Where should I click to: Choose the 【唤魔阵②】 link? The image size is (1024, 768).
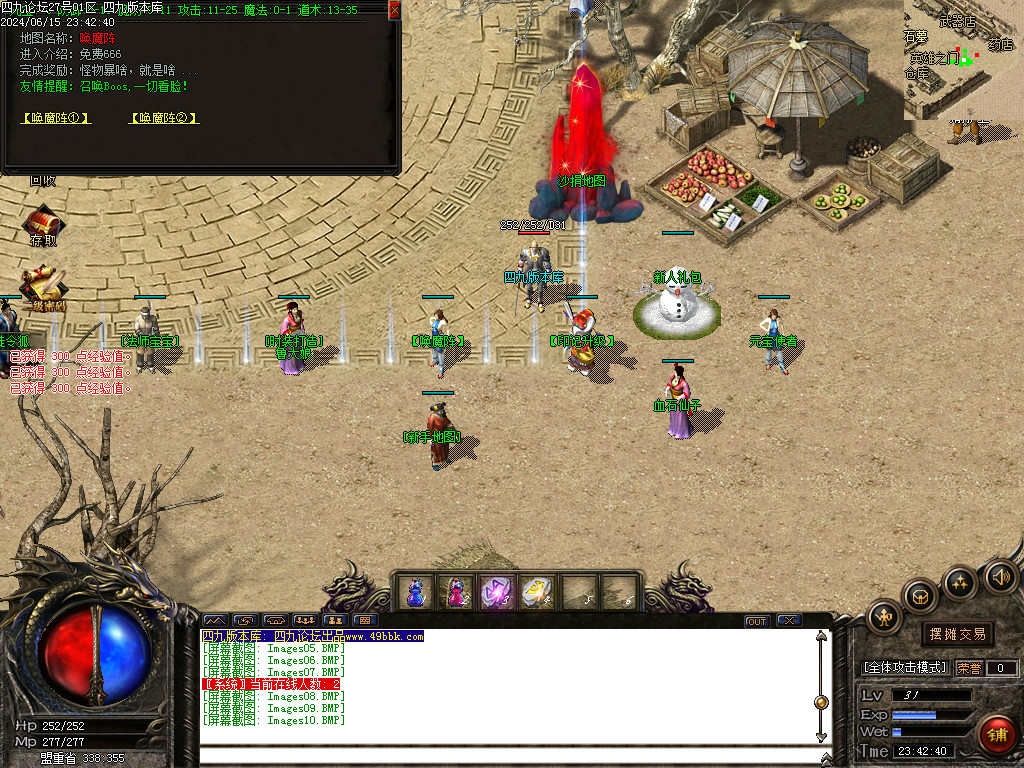point(164,118)
